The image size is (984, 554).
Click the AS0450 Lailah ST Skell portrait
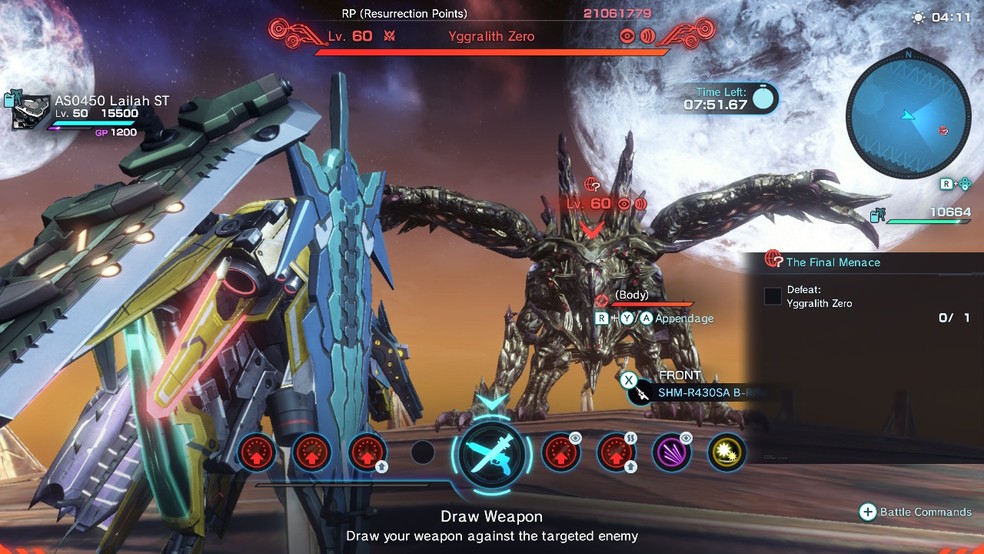click(x=31, y=112)
